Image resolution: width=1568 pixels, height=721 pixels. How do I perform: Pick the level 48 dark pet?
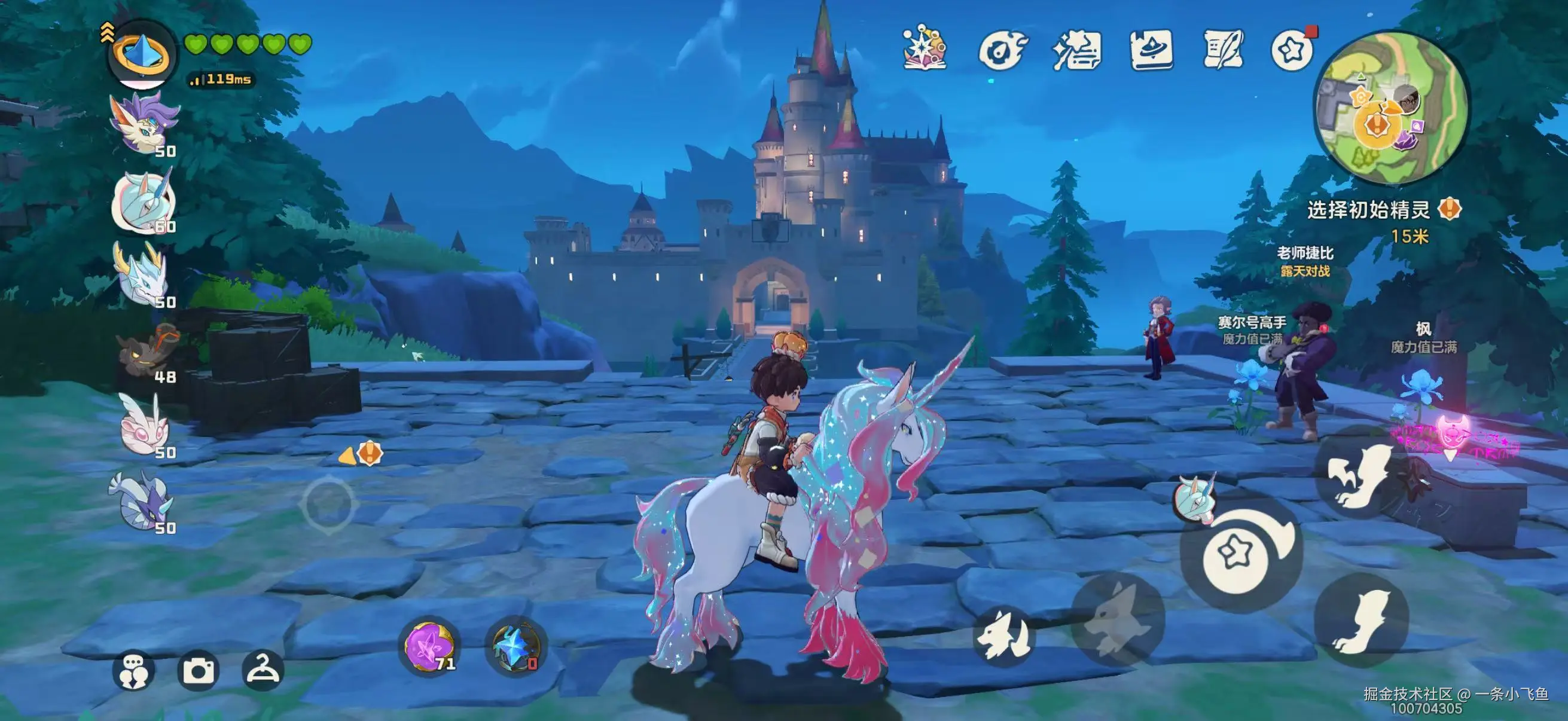[x=147, y=352]
